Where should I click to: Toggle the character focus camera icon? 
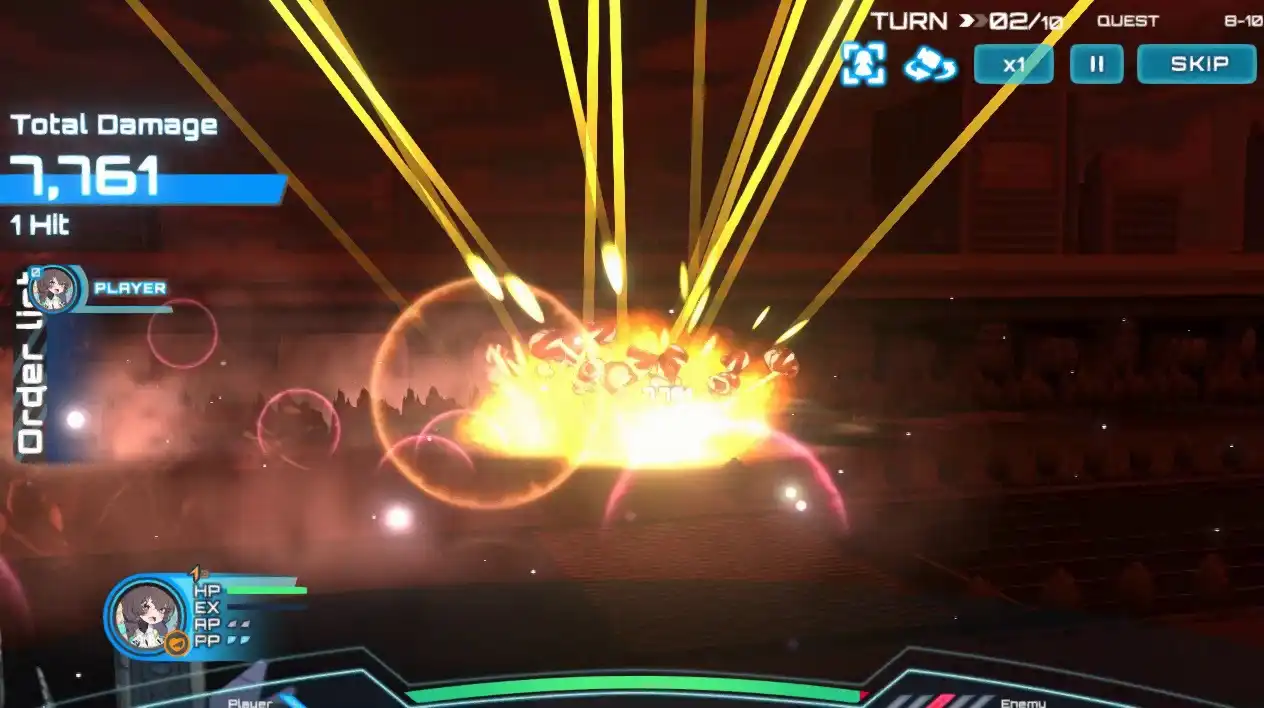tap(863, 64)
